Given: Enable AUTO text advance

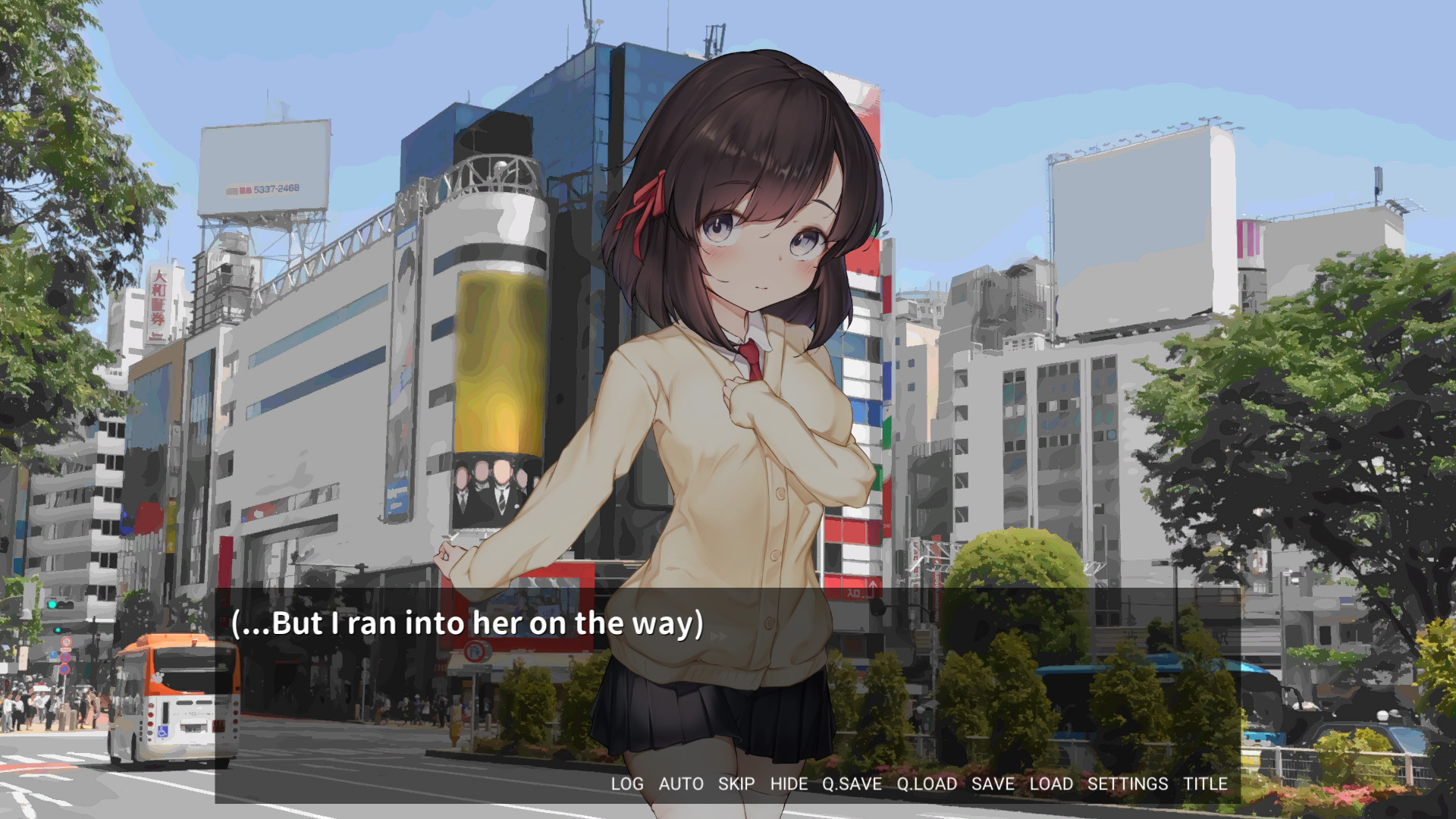Looking at the screenshot, I should coord(681,784).
